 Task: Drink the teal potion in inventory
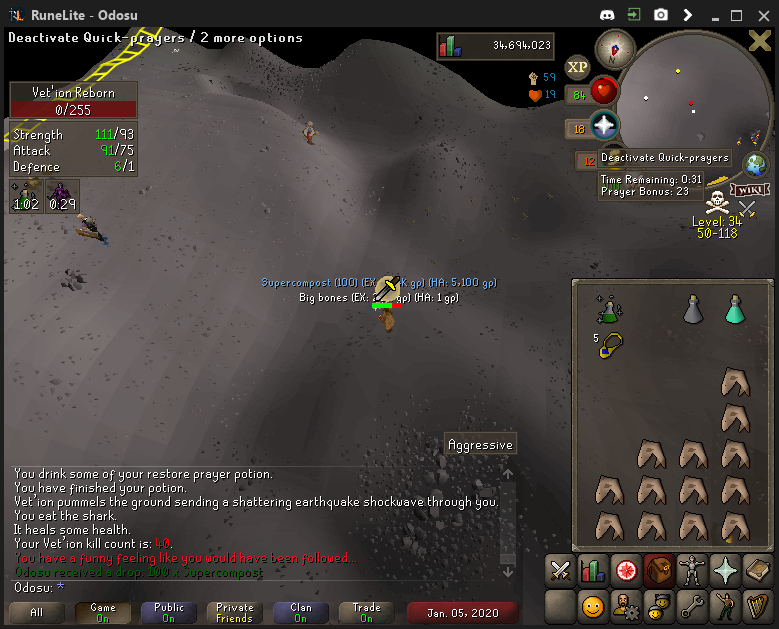(735, 309)
